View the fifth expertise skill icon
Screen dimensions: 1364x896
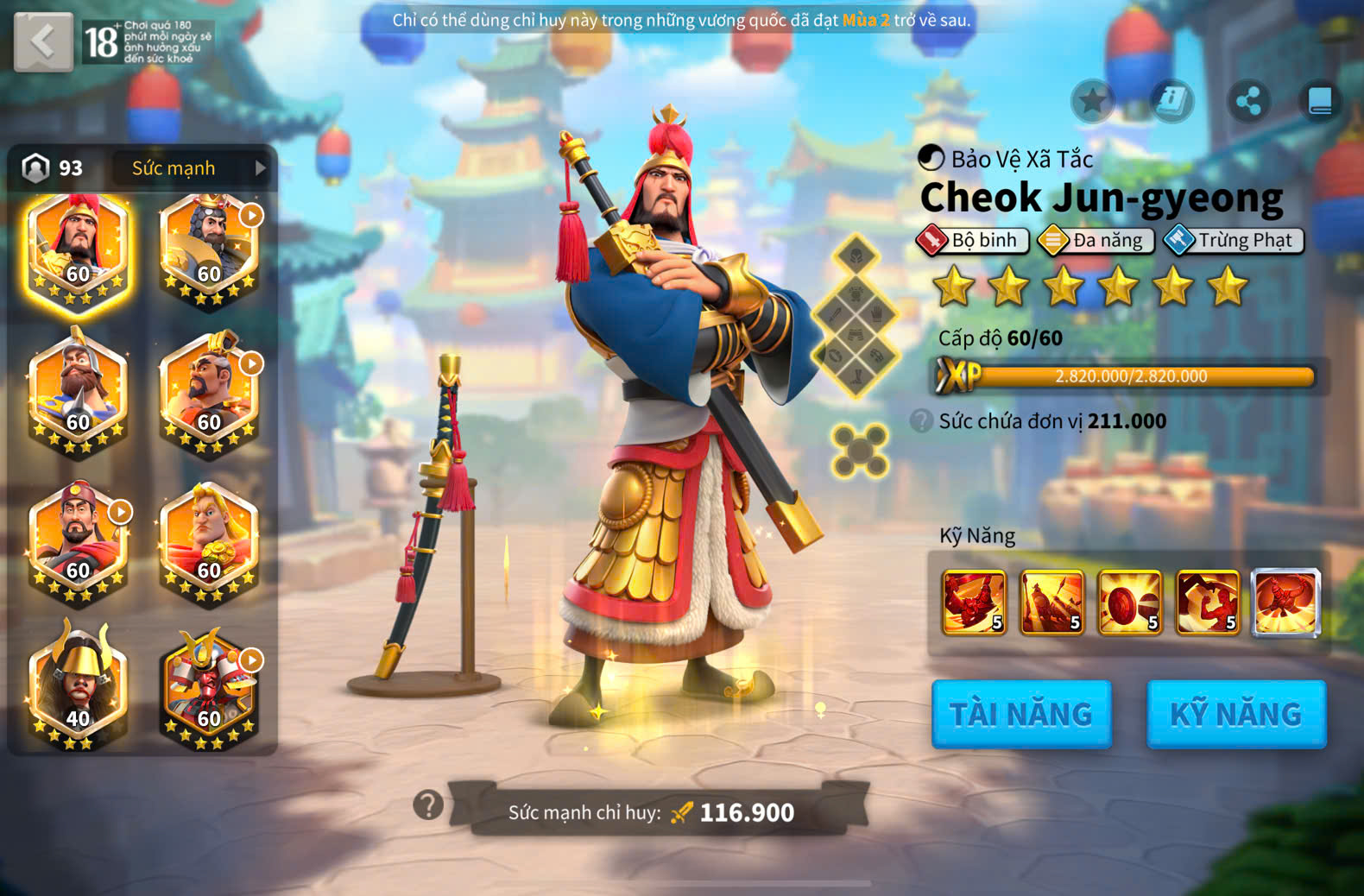coord(1285,602)
